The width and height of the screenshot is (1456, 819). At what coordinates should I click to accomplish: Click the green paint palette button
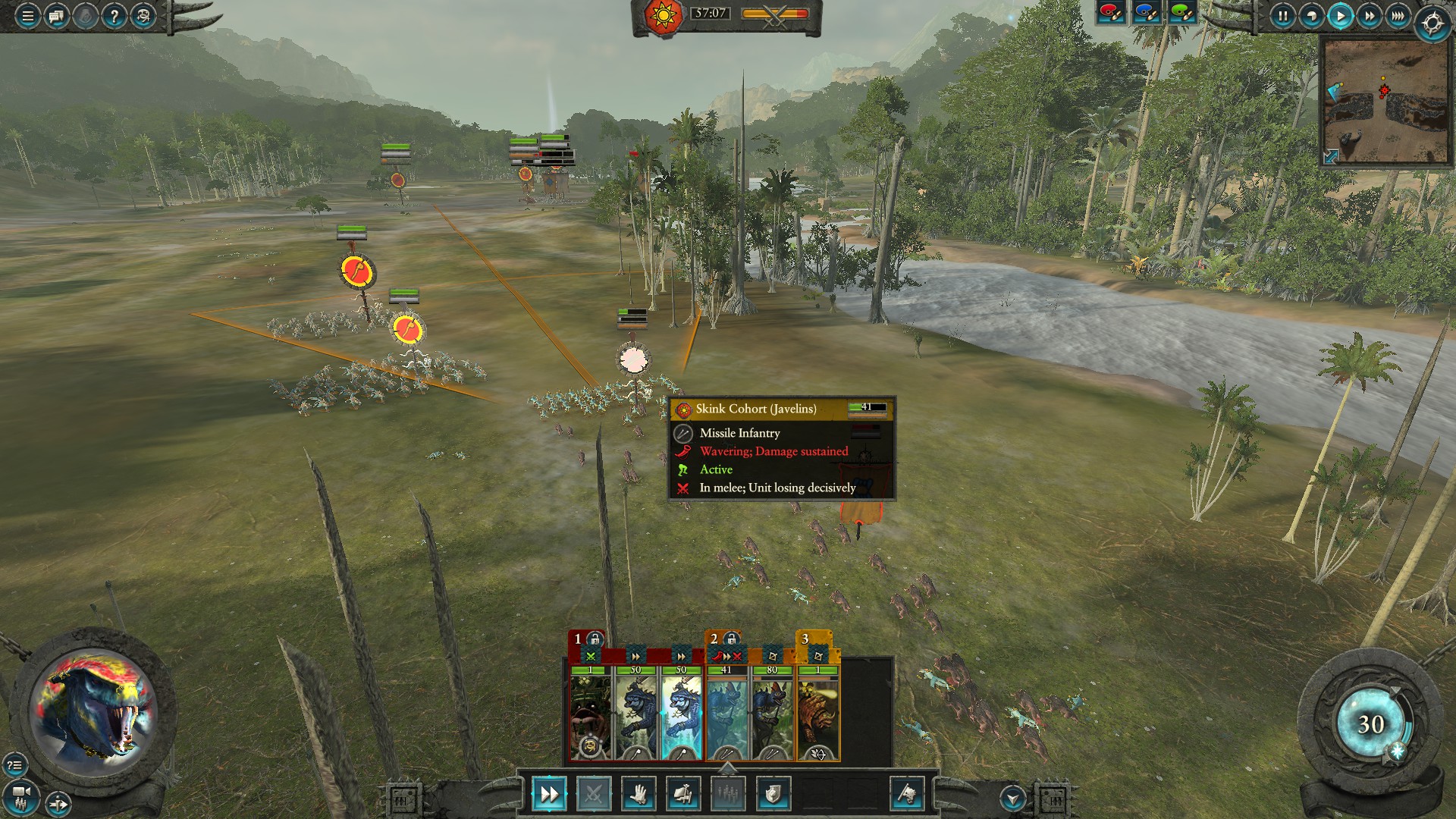pyautogui.click(x=1181, y=13)
